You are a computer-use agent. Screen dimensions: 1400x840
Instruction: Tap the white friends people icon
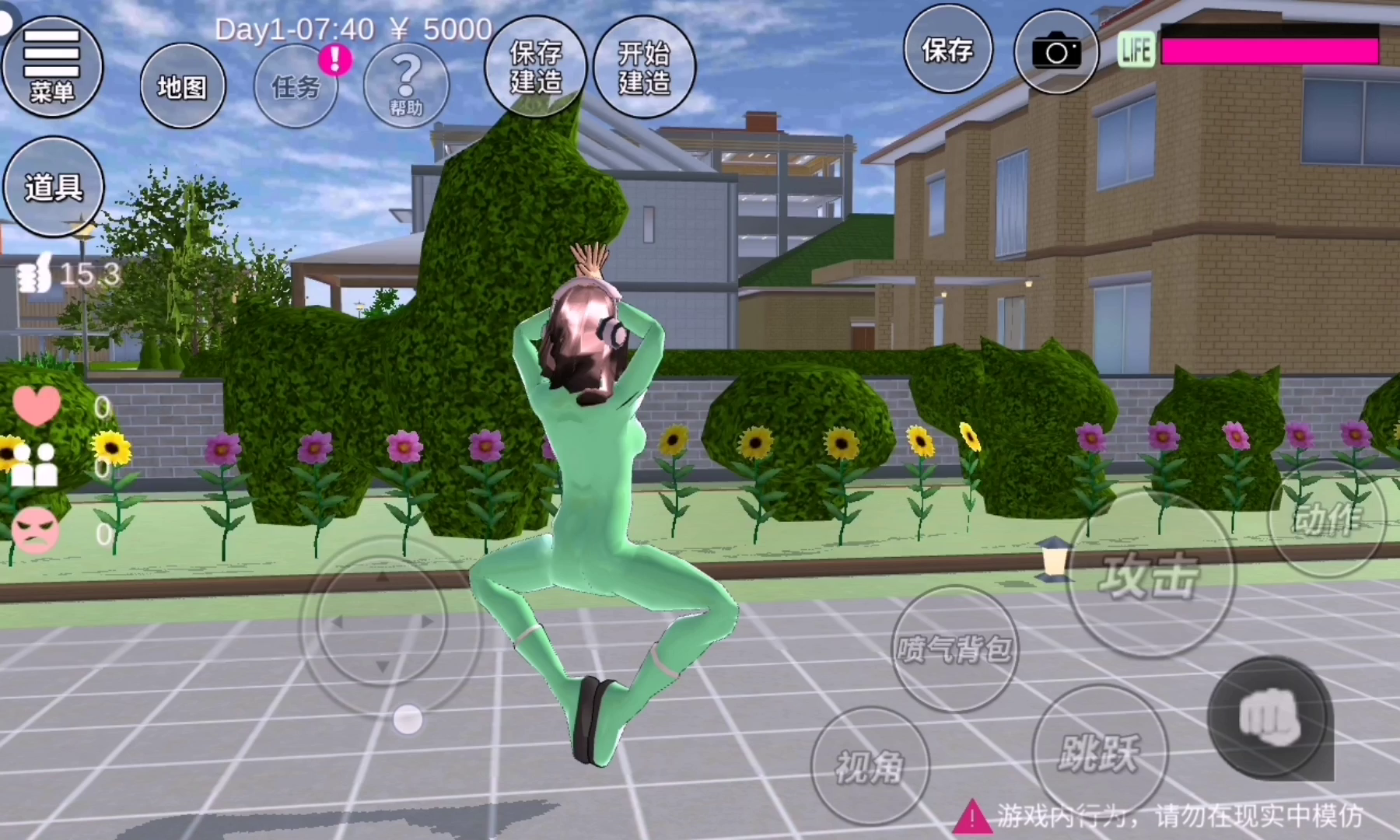(34, 465)
